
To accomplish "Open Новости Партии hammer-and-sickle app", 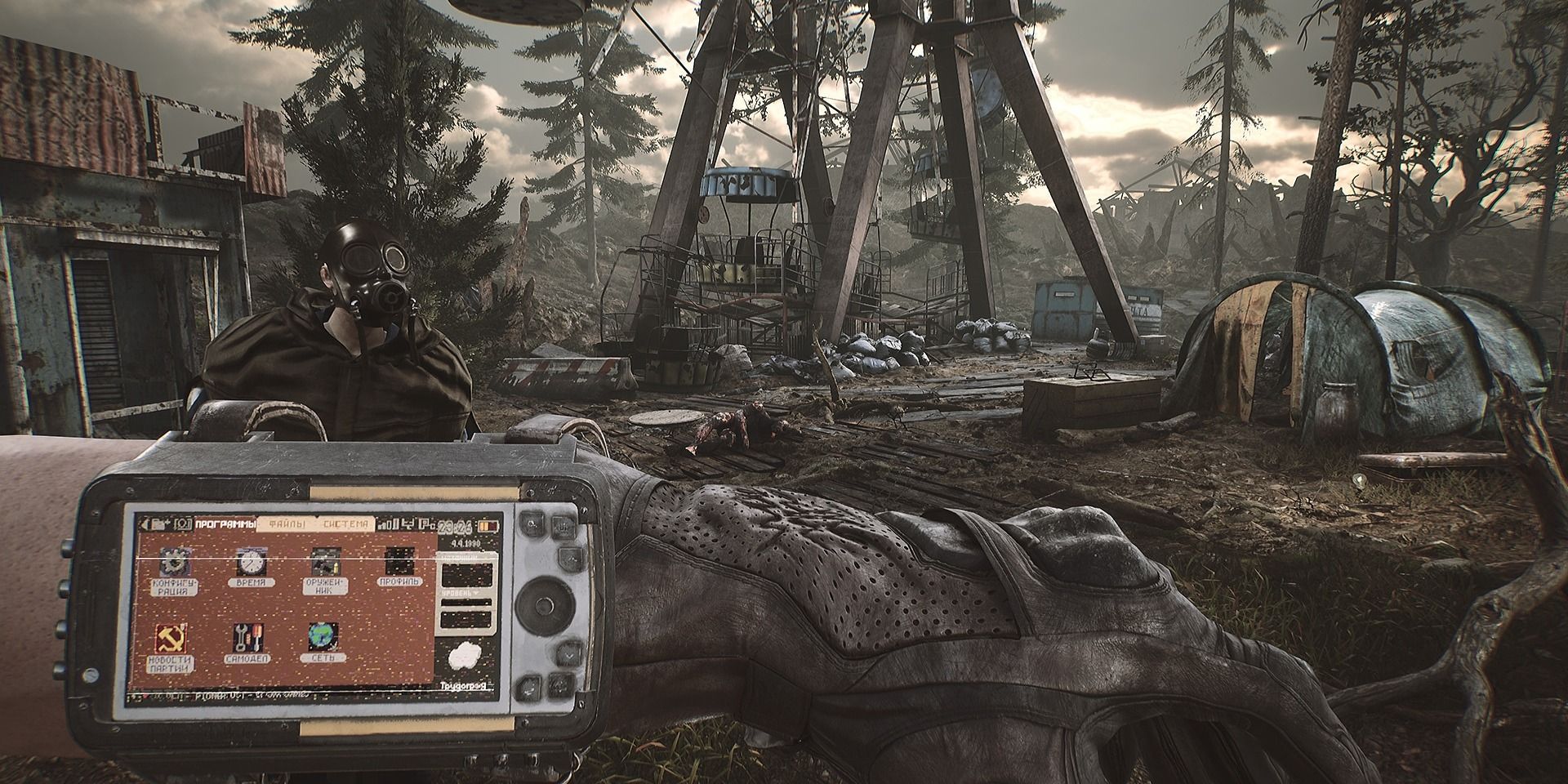I will tap(171, 639).
